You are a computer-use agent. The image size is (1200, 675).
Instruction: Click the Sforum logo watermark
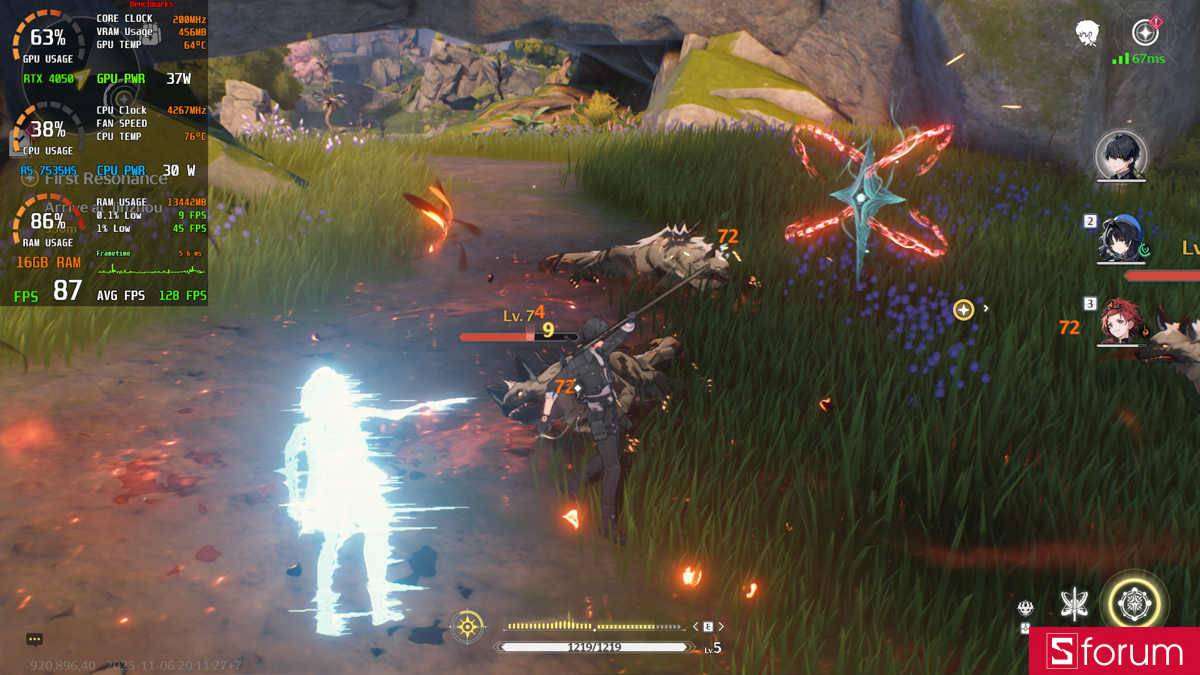1114,652
